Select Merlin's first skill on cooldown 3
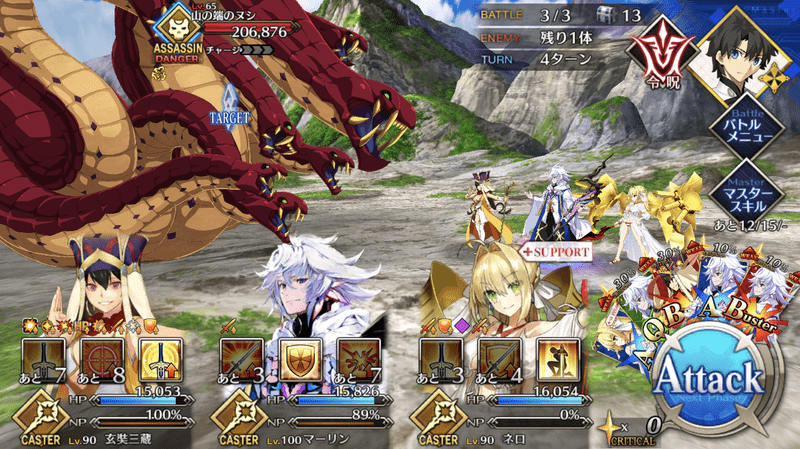 (x=242, y=361)
